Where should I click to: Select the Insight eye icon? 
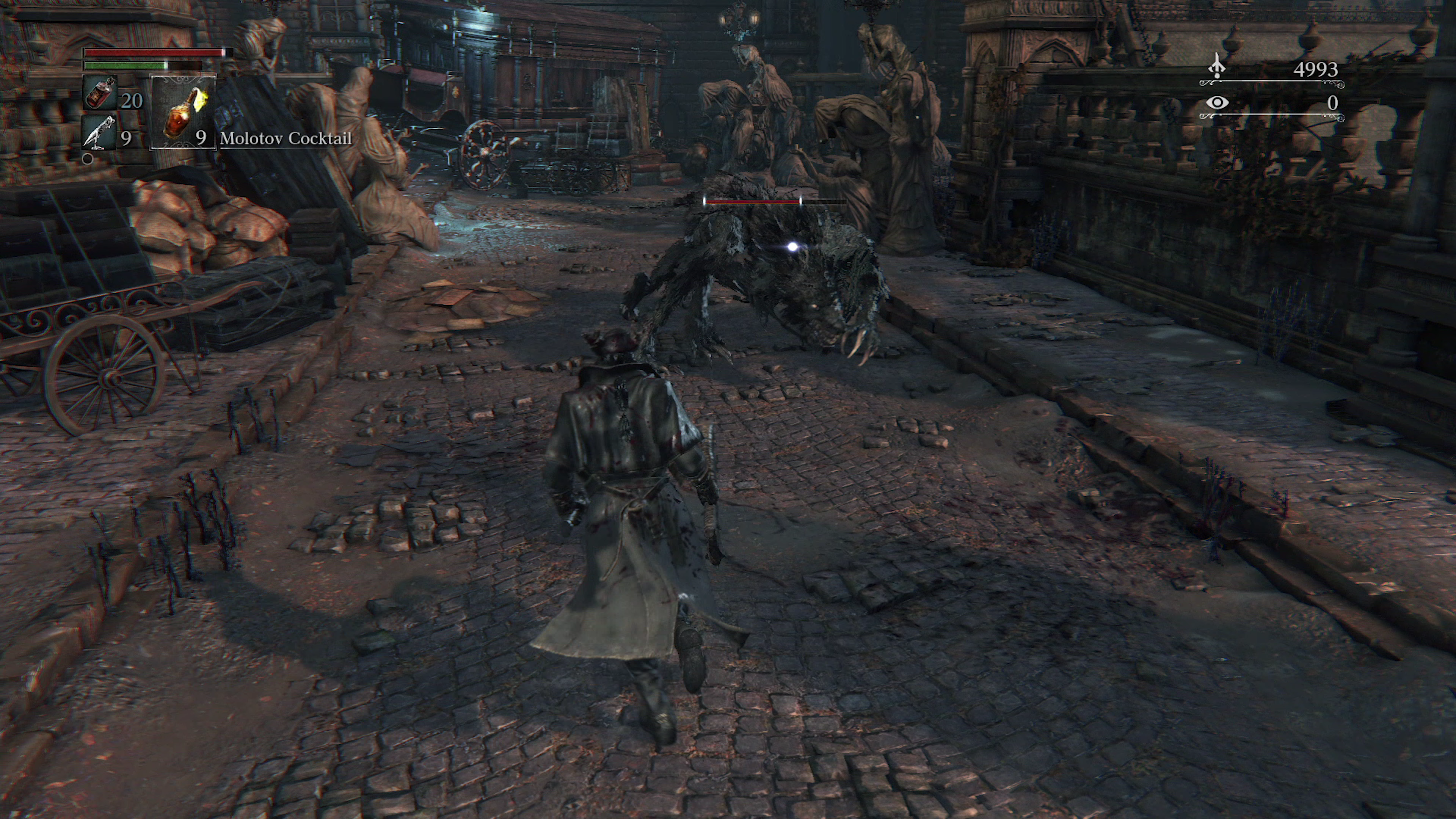(x=1217, y=103)
